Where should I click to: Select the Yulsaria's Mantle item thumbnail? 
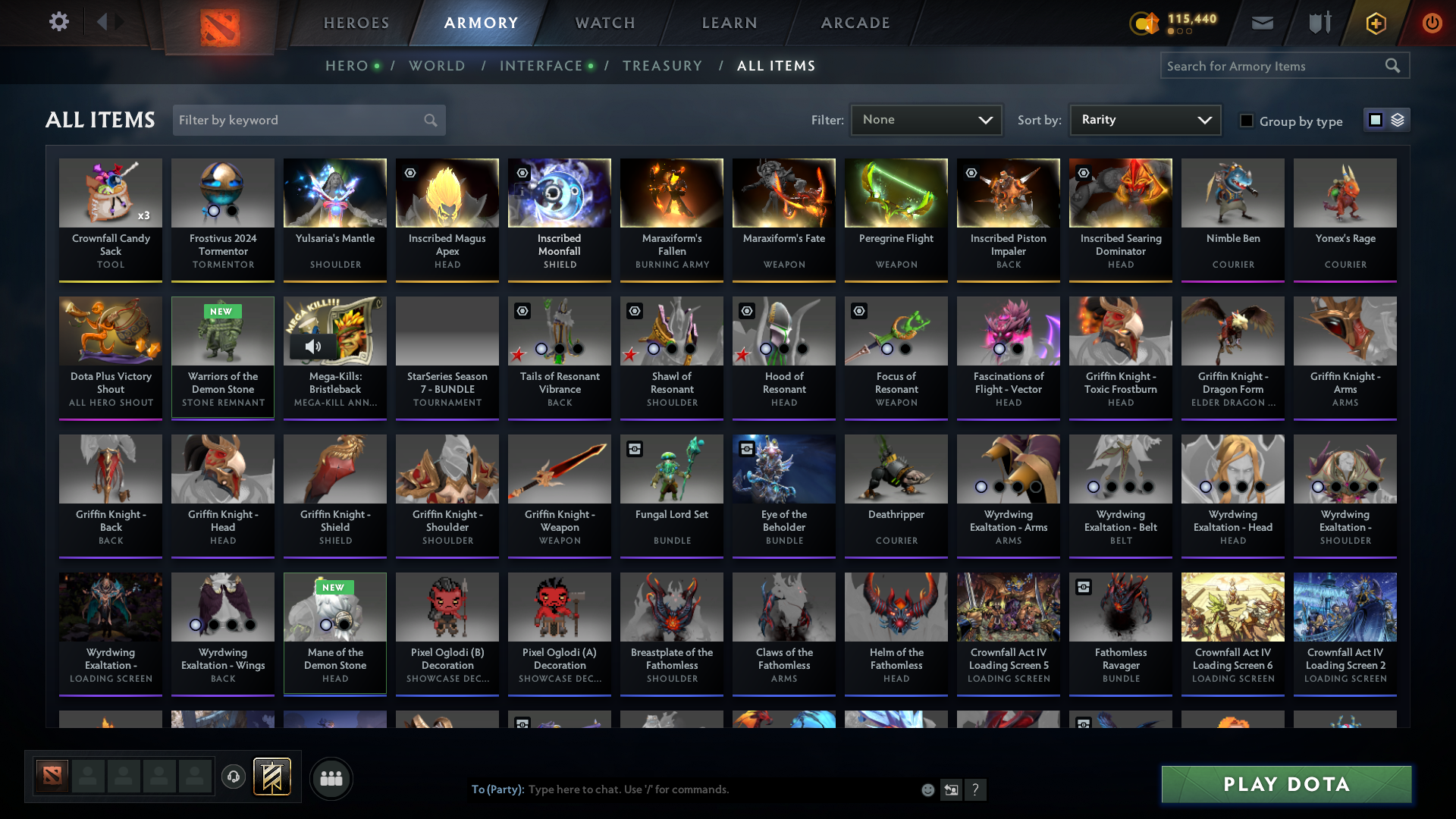click(334, 193)
